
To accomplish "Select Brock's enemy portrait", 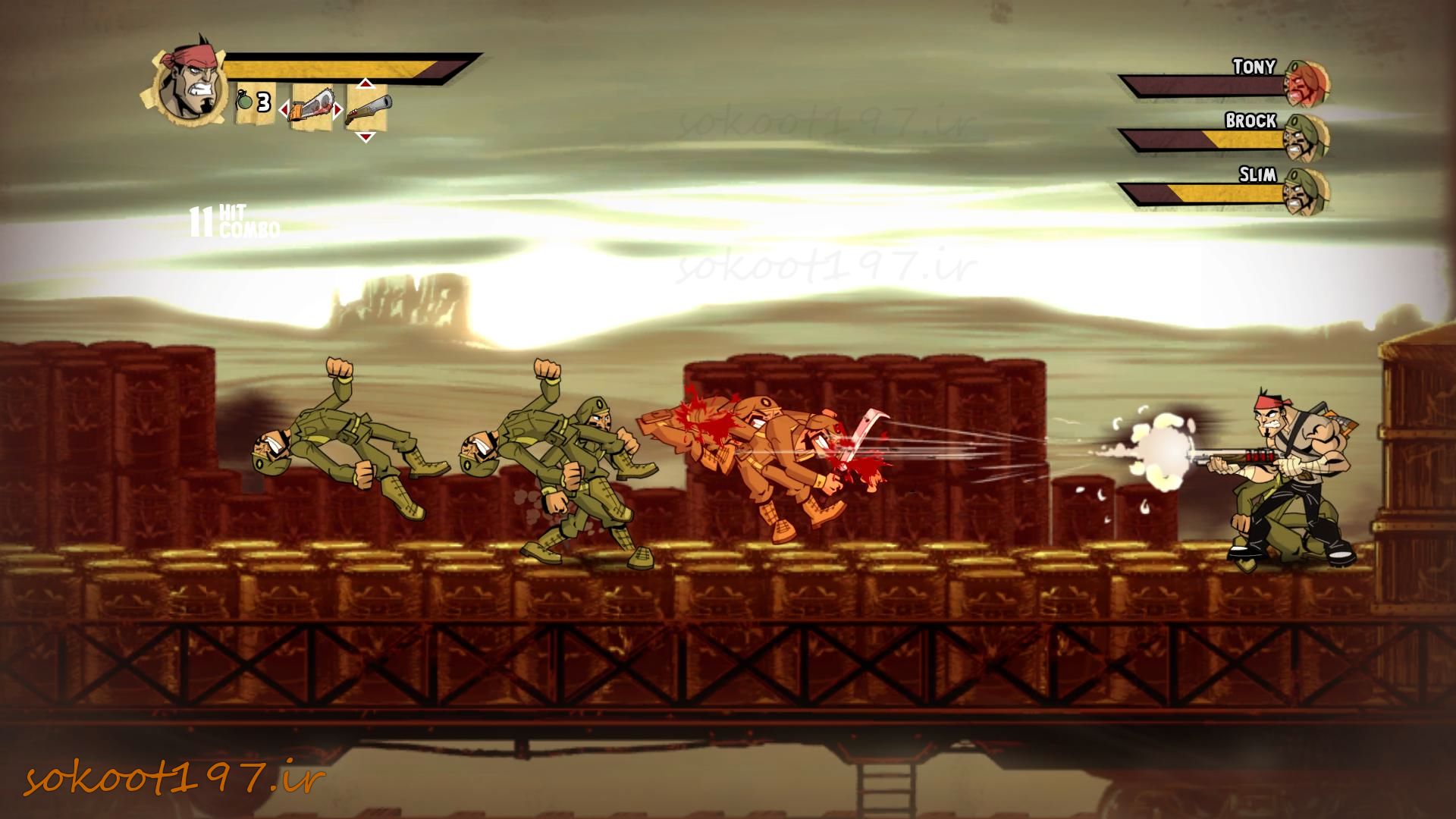I will point(1307,138).
